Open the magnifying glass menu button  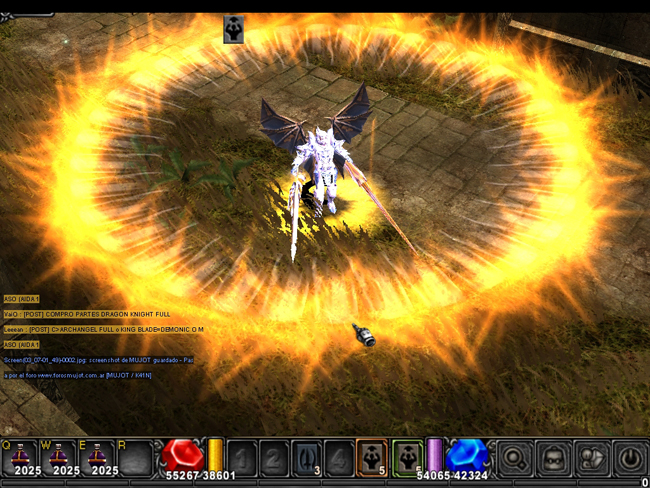pos(515,458)
